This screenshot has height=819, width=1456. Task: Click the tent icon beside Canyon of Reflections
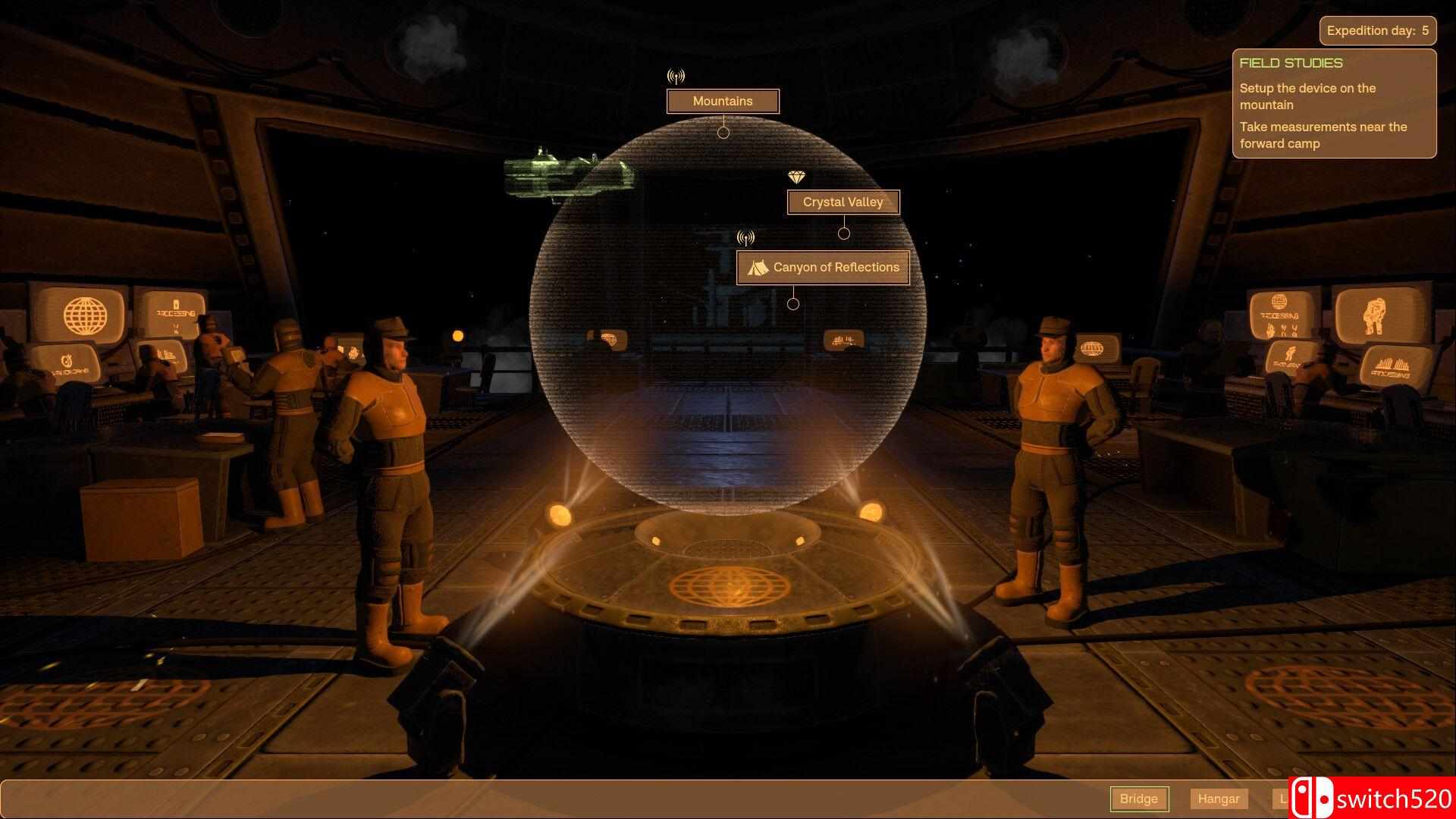(756, 267)
